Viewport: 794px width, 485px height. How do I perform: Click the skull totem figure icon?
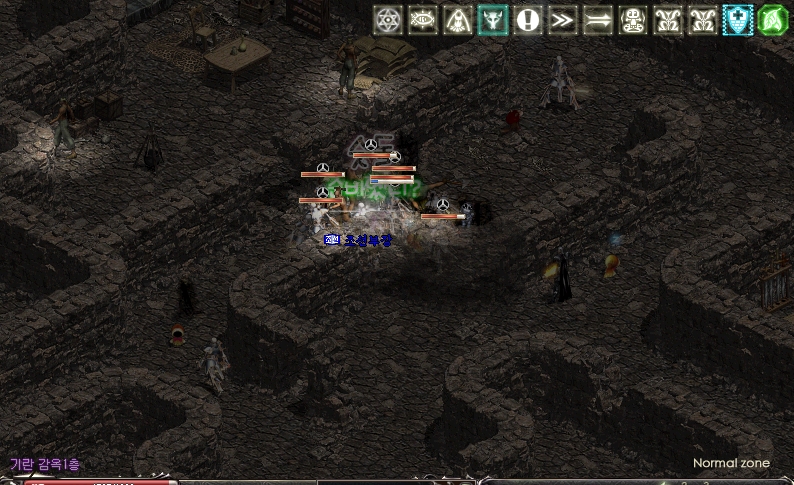point(633,20)
